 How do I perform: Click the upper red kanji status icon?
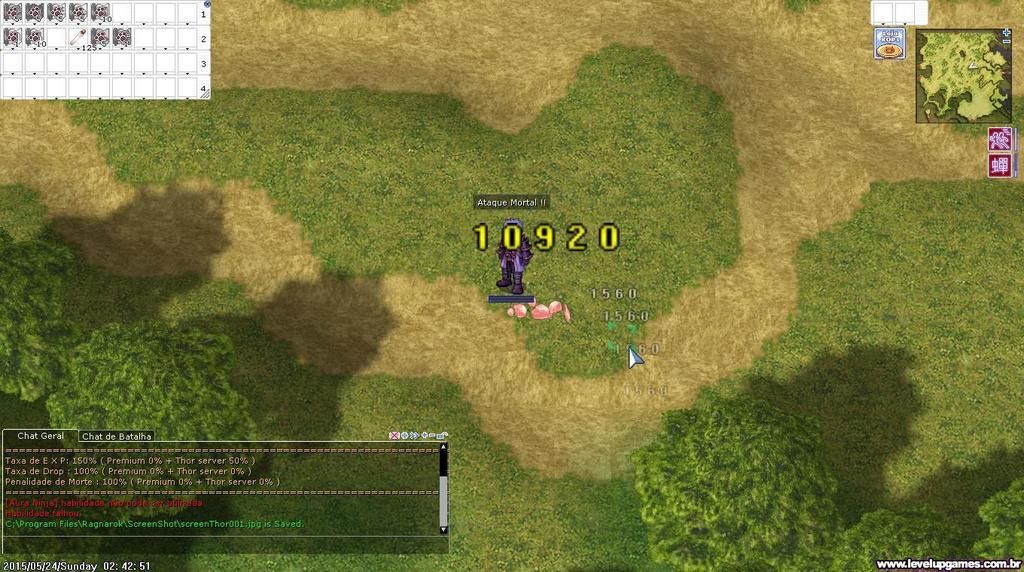click(999, 139)
